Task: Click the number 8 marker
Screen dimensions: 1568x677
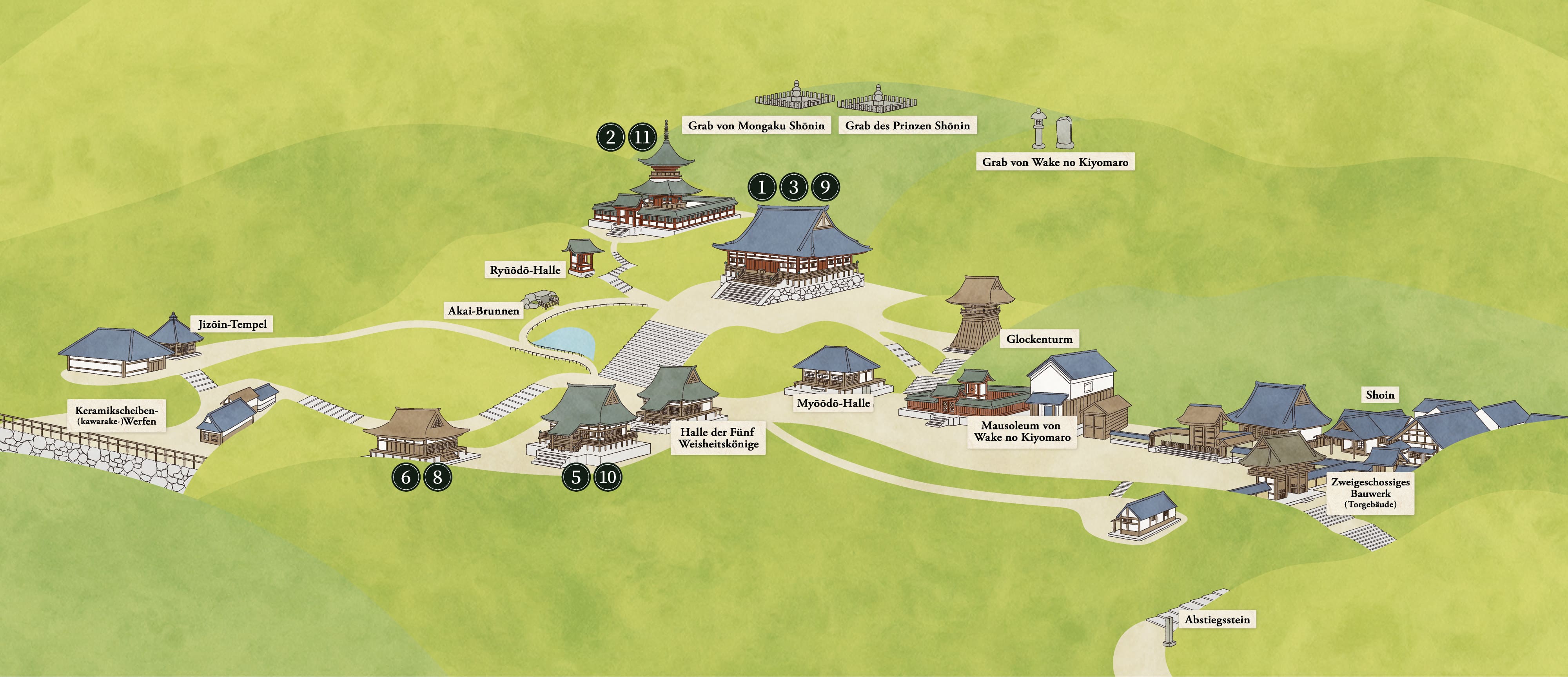Action: point(437,478)
